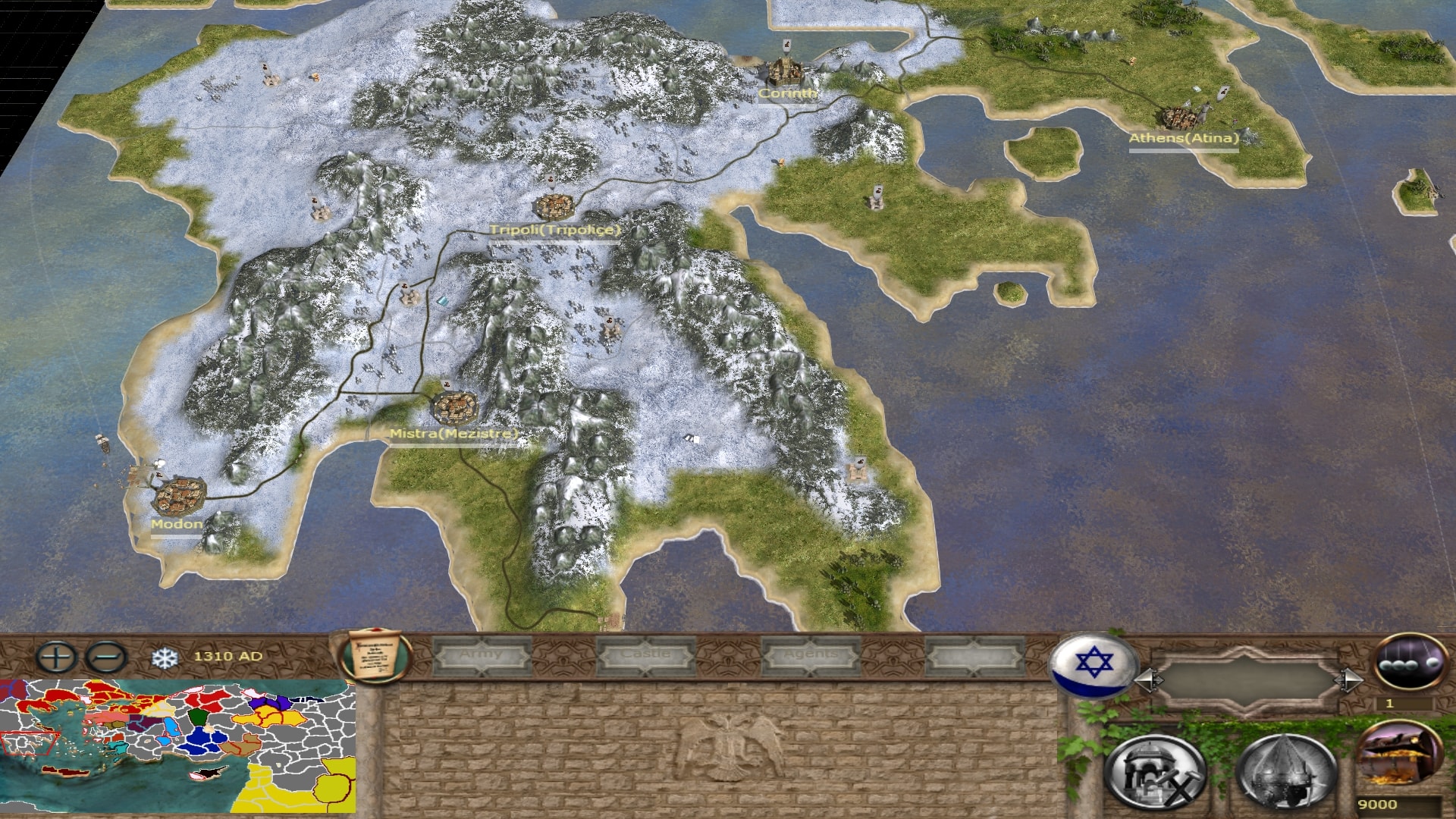Select the next item with right arrow
Screen dimensions: 1456x819
(x=1351, y=680)
